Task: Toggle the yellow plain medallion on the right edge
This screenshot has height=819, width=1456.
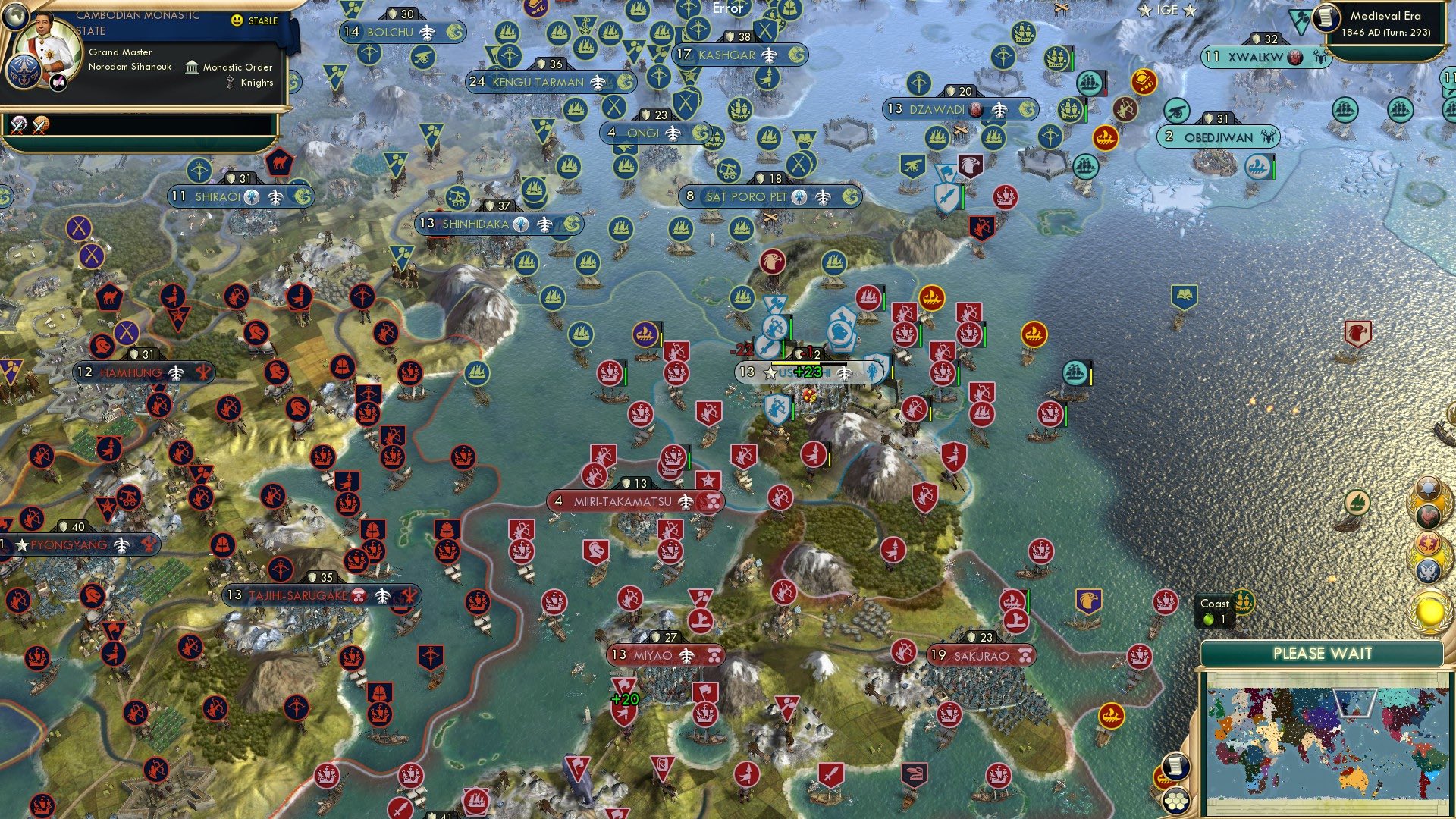Action: 1431,610
